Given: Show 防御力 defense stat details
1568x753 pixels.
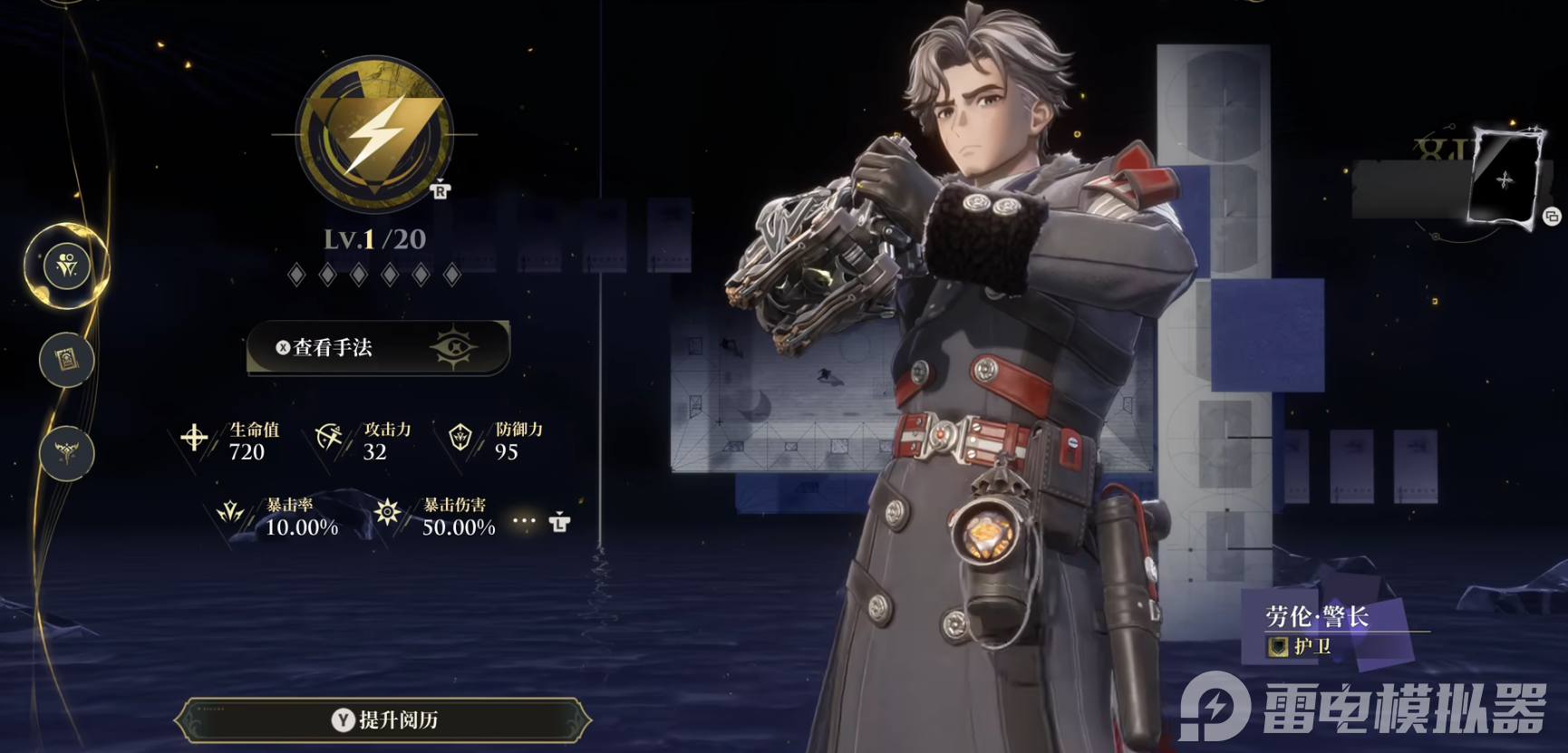Looking at the screenshot, I should coord(497,440).
